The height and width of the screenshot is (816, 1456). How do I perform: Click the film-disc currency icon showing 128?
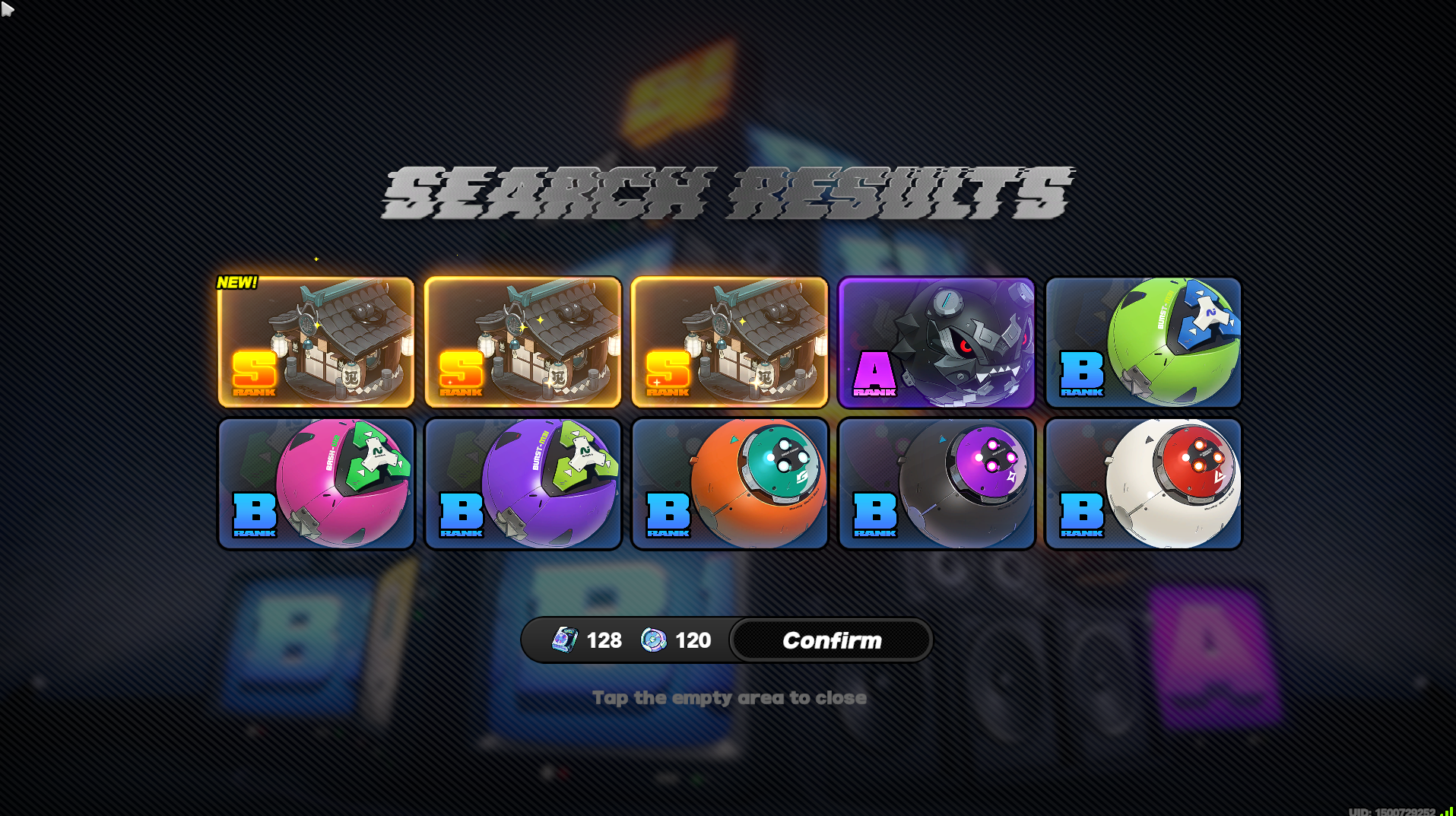561,640
